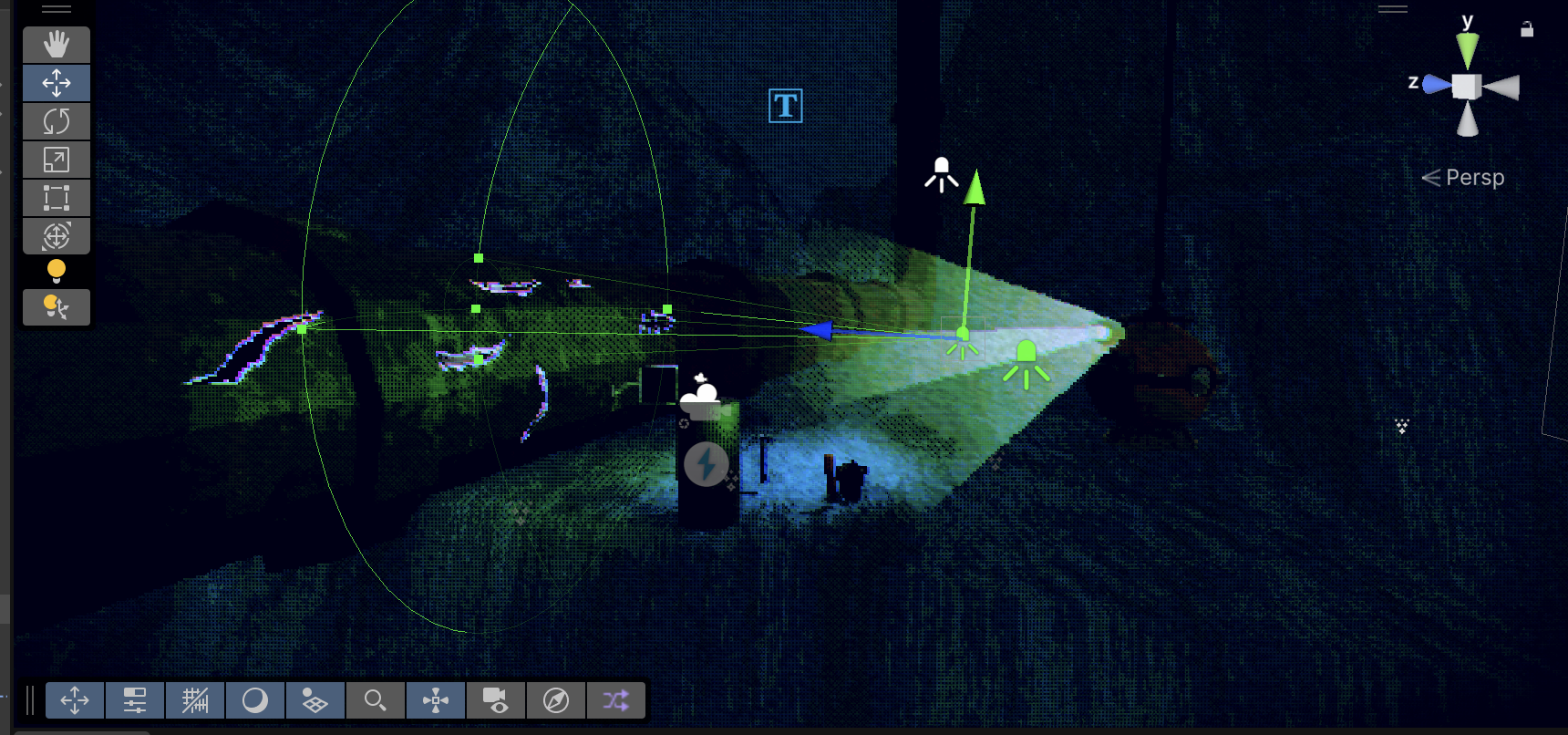Toggle scene lighting with the moon icon
1568x735 pixels.
click(254, 700)
